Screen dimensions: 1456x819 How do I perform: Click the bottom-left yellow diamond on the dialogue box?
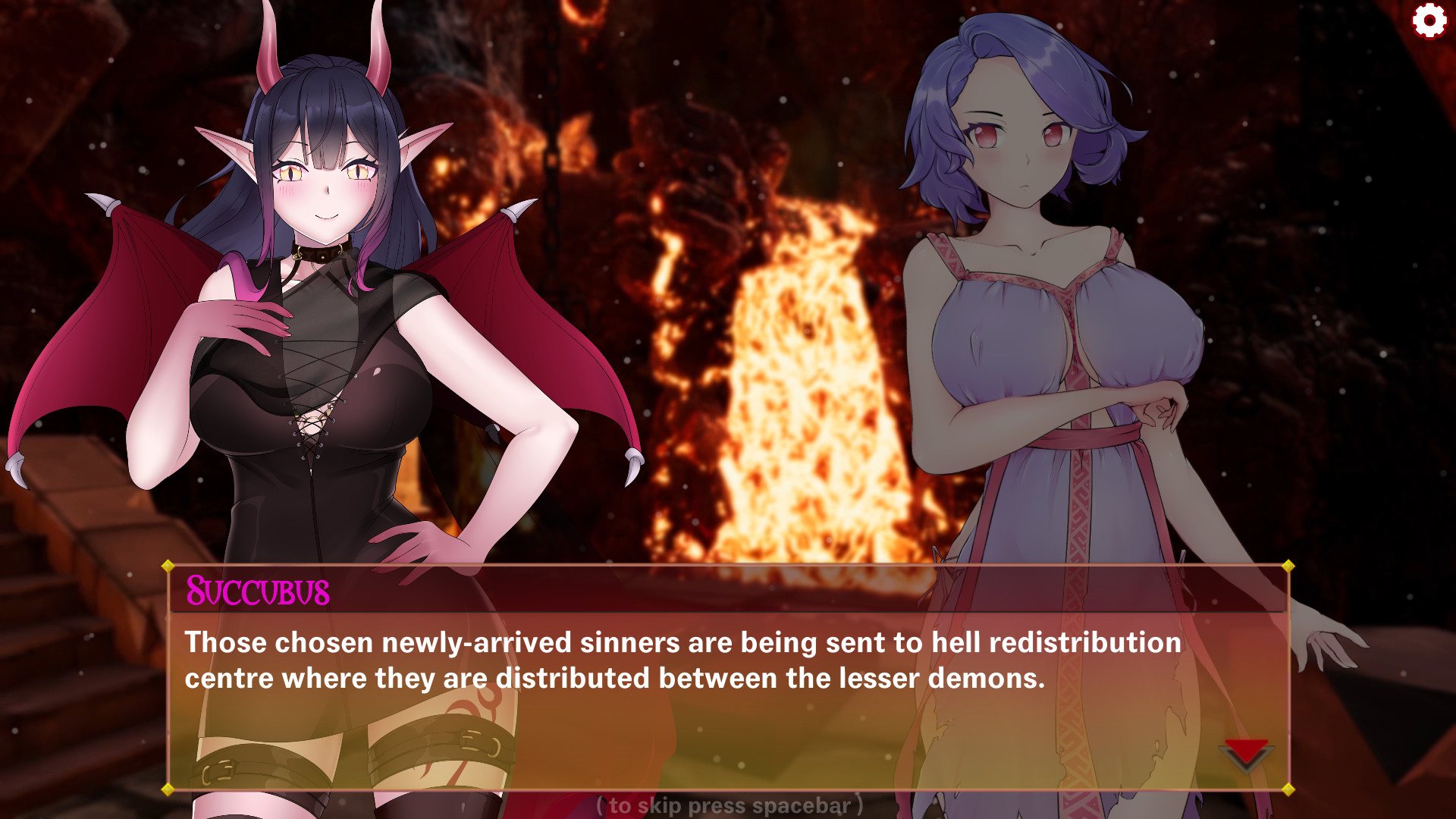(166, 790)
